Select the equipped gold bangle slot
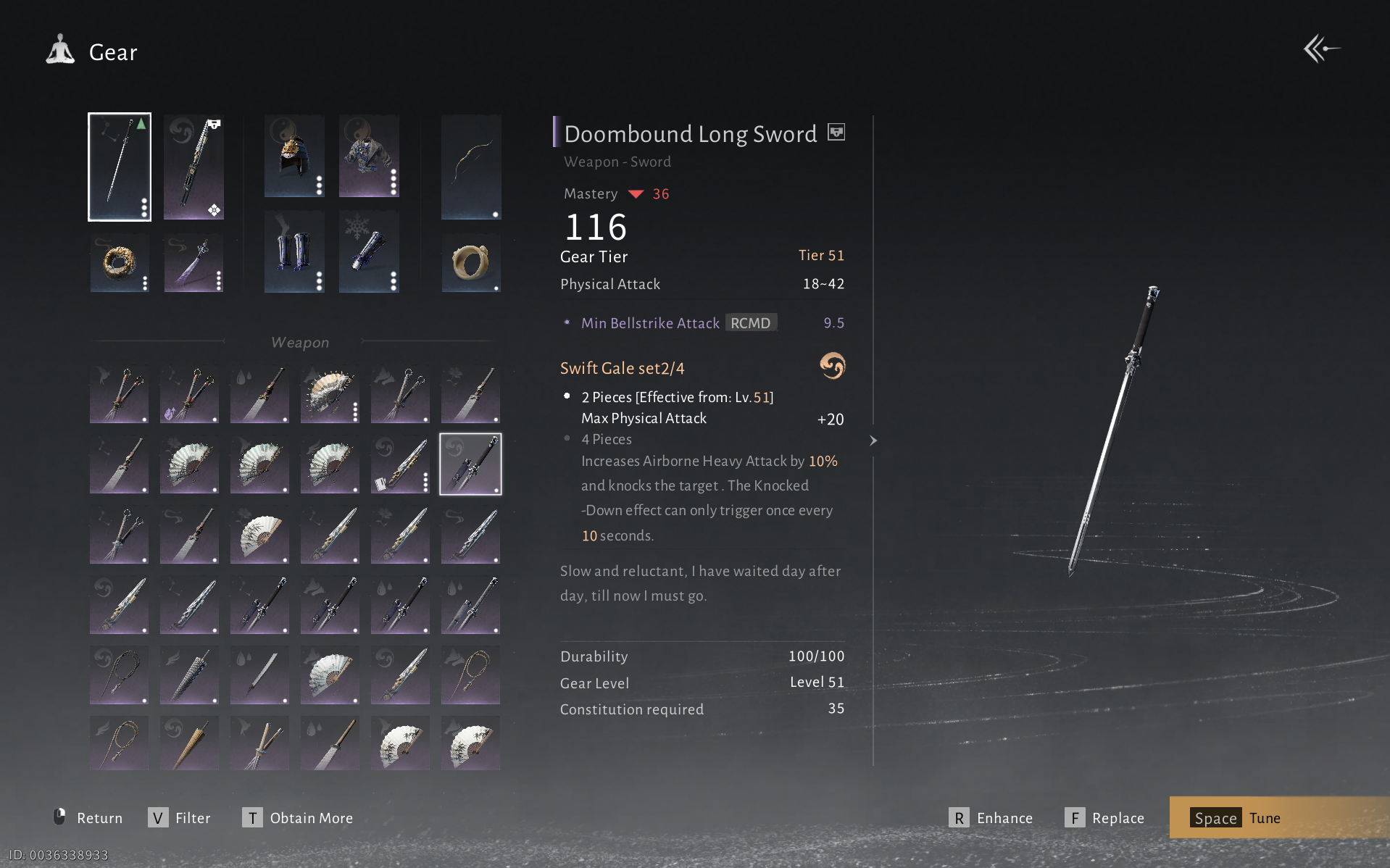The height and width of the screenshot is (868, 1390). pyautogui.click(x=120, y=263)
